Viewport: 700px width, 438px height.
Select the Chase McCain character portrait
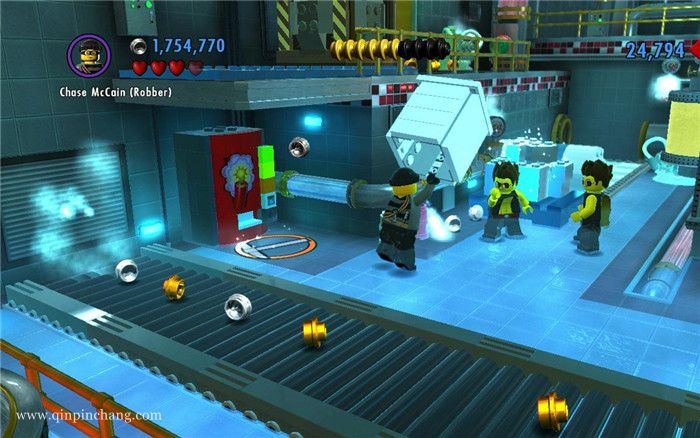coord(88,53)
